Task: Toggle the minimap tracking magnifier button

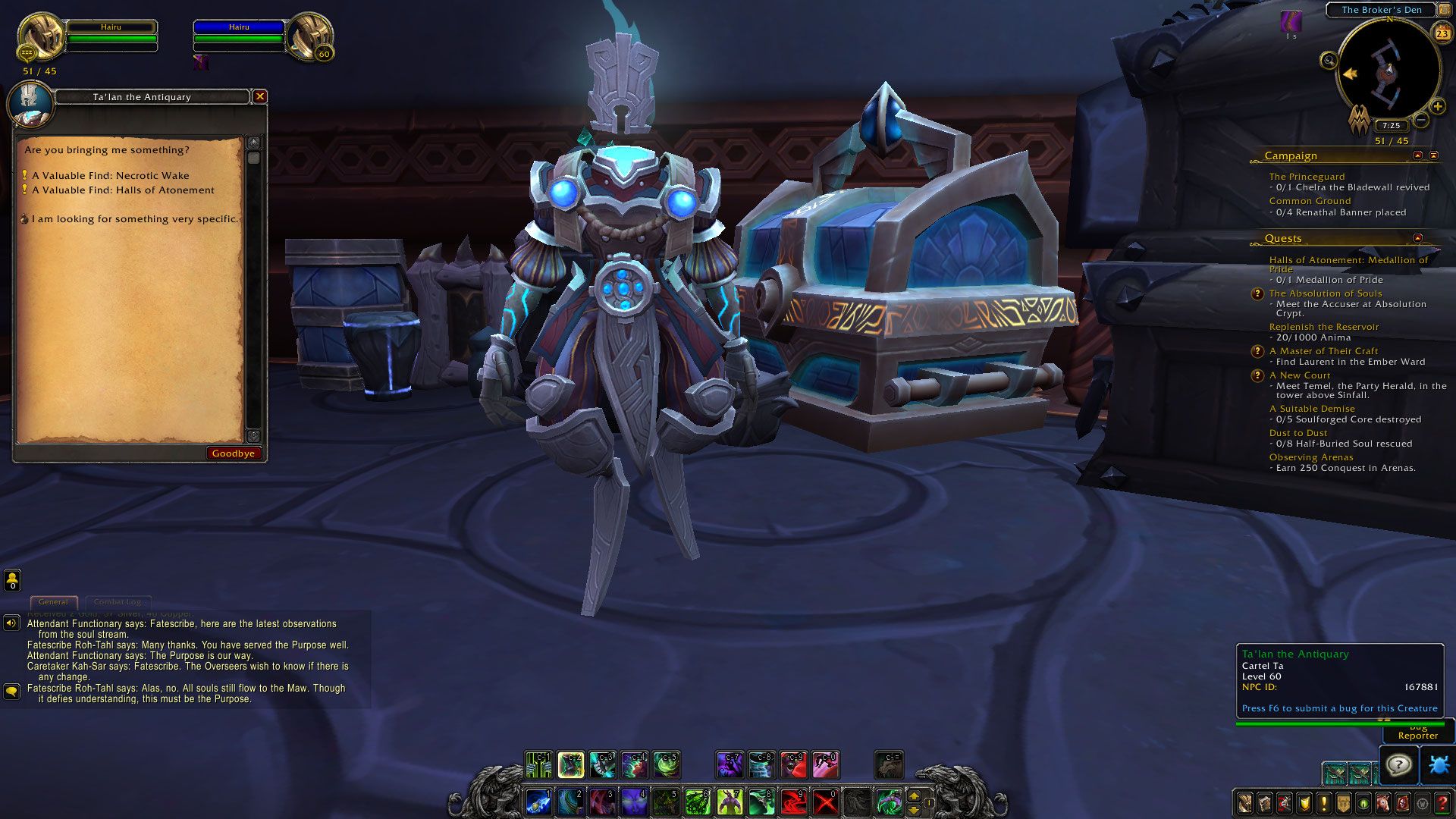Action: point(1329,61)
